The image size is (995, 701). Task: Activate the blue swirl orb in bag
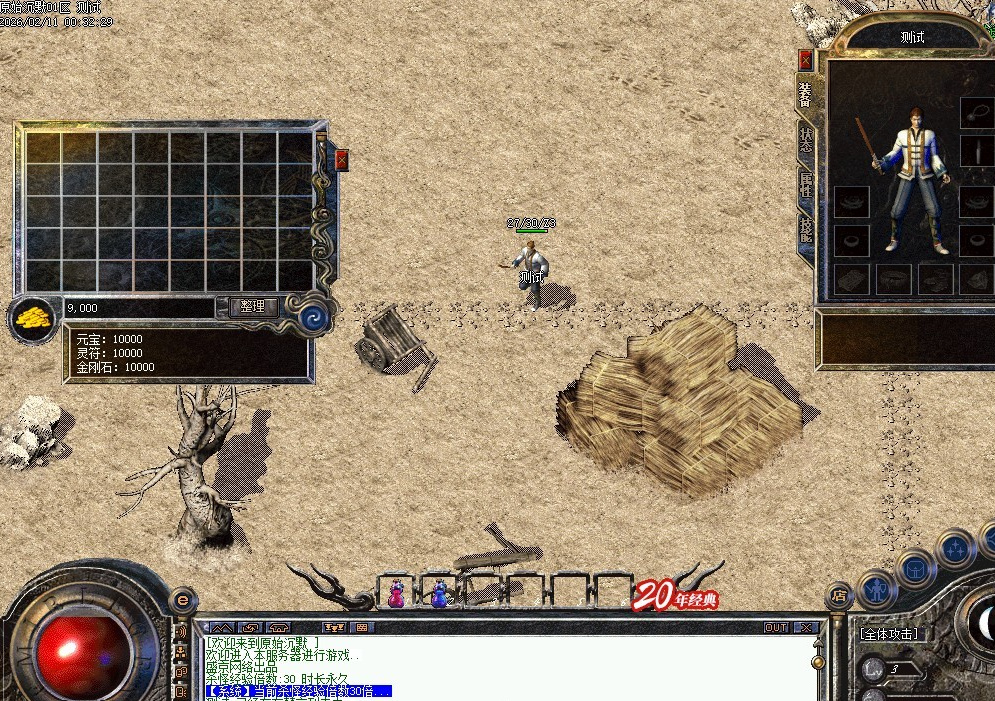[x=313, y=319]
